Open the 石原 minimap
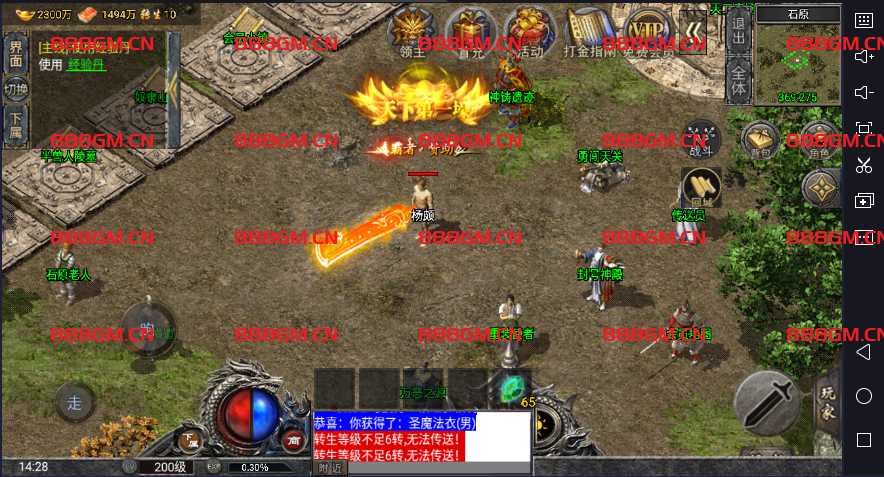This screenshot has height=477, width=884. 798,55
